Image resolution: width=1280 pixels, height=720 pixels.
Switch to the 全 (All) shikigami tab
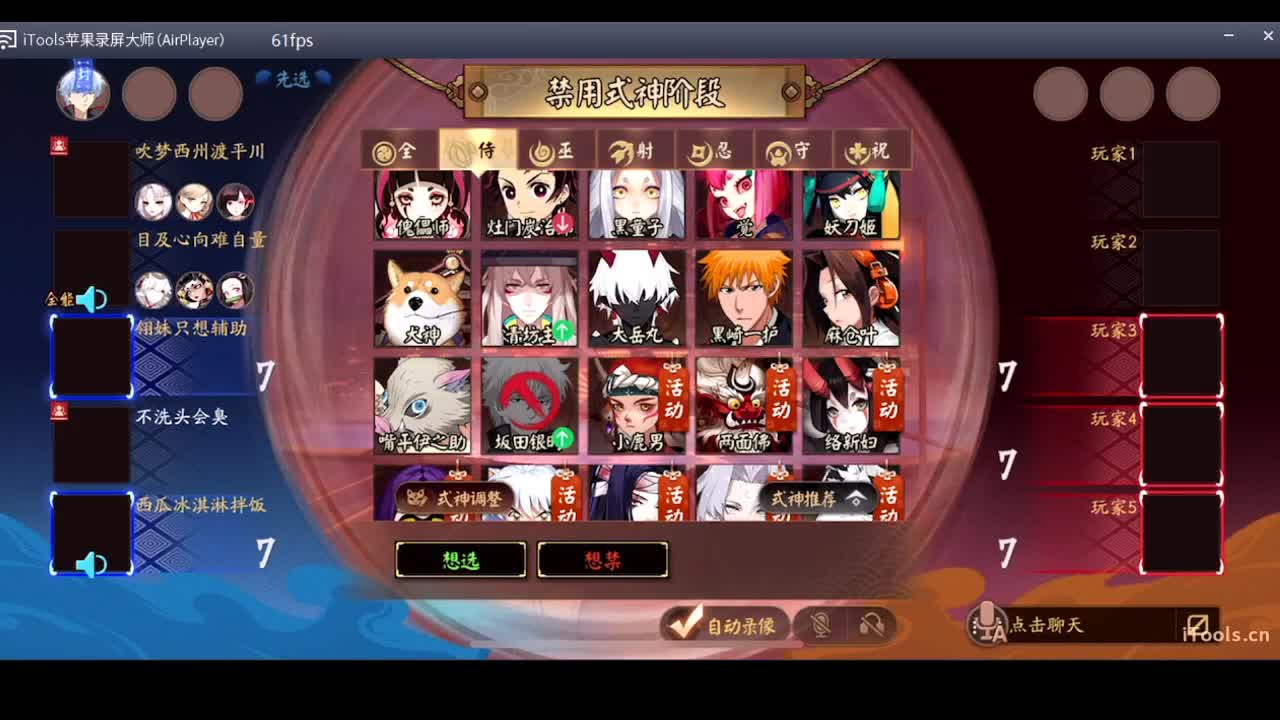click(397, 150)
